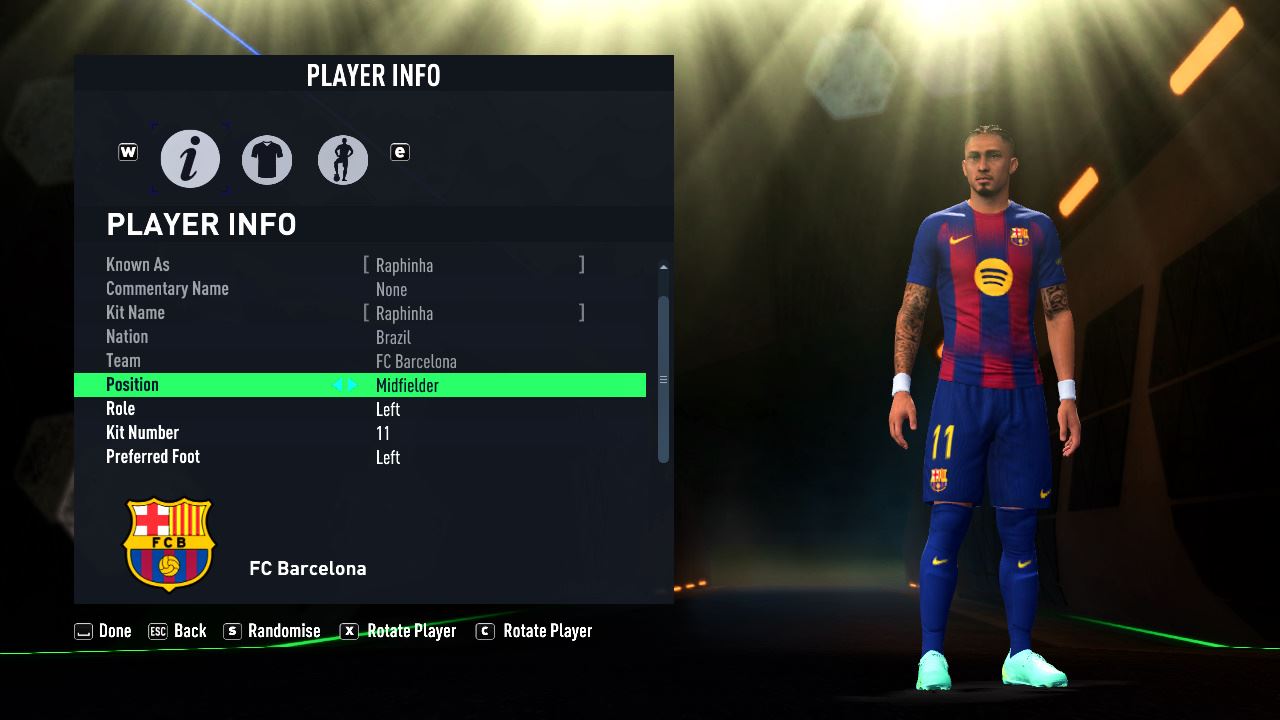Choose the Nation row

click(360, 337)
